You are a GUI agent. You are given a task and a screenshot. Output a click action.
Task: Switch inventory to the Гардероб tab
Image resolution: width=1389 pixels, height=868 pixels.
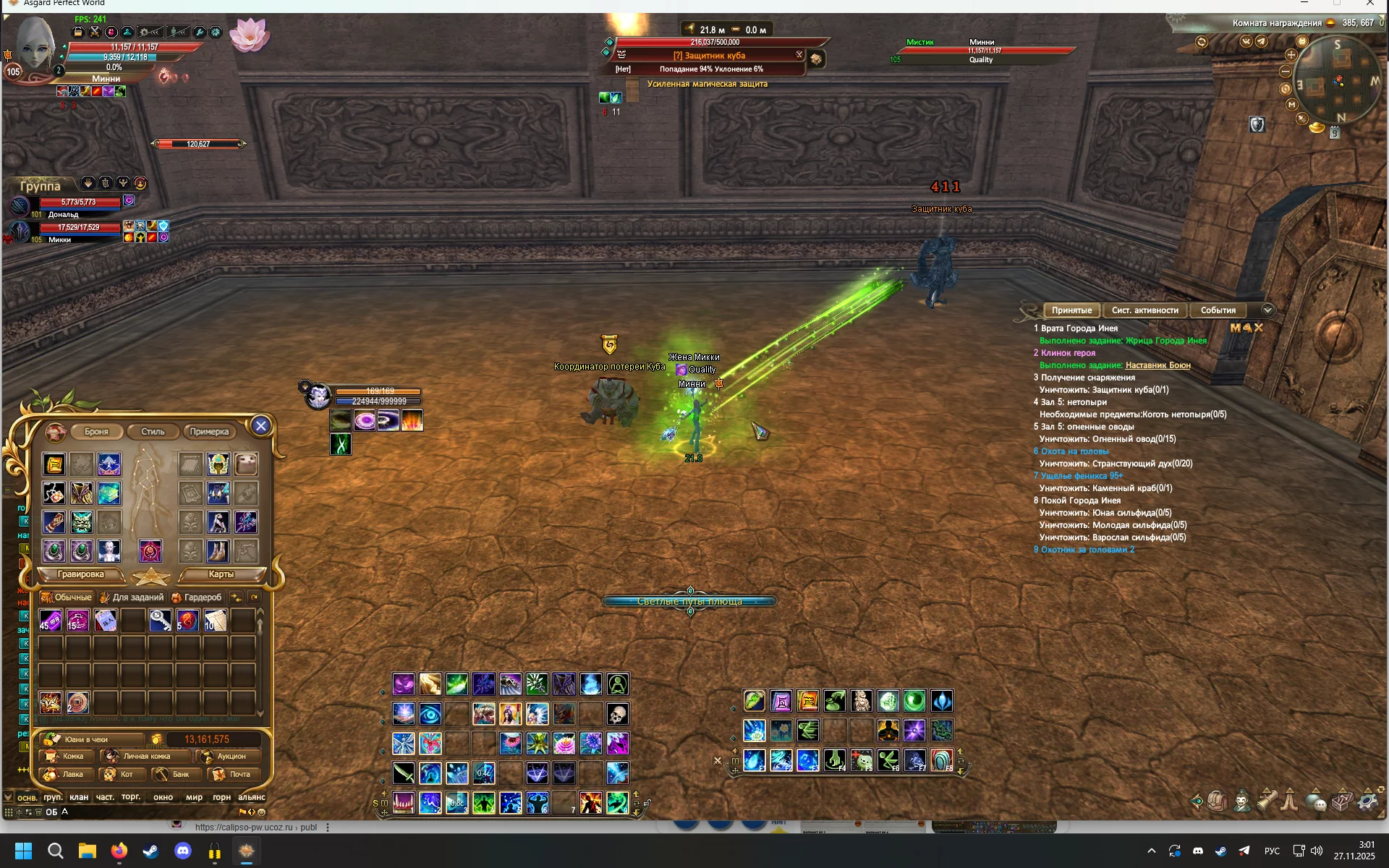pyautogui.click(x=197, y=597)
